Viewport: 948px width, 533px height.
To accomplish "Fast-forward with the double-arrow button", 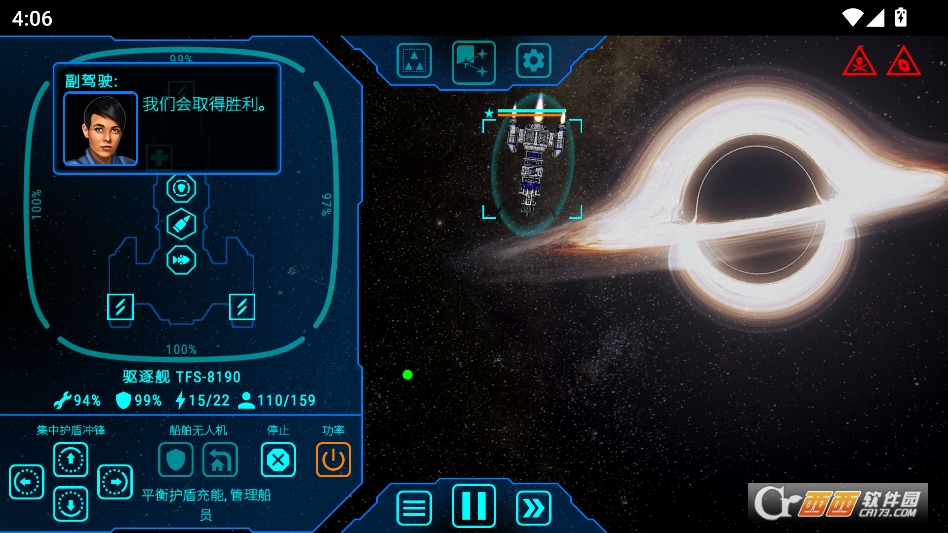I will pyautogui.click(x=534, y=508).
